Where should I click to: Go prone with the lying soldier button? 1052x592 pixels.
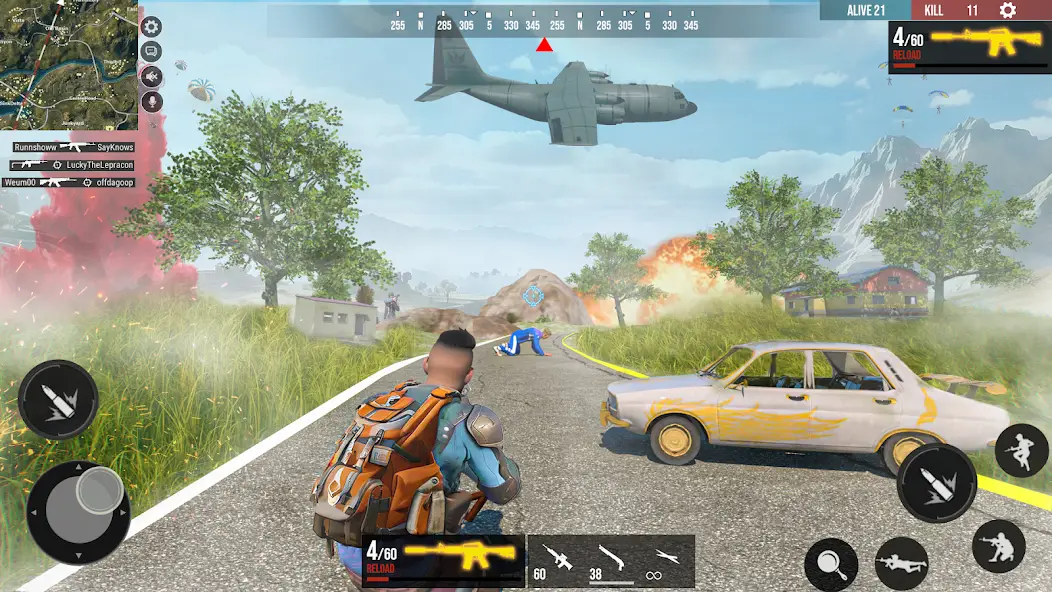pos(901,563)
